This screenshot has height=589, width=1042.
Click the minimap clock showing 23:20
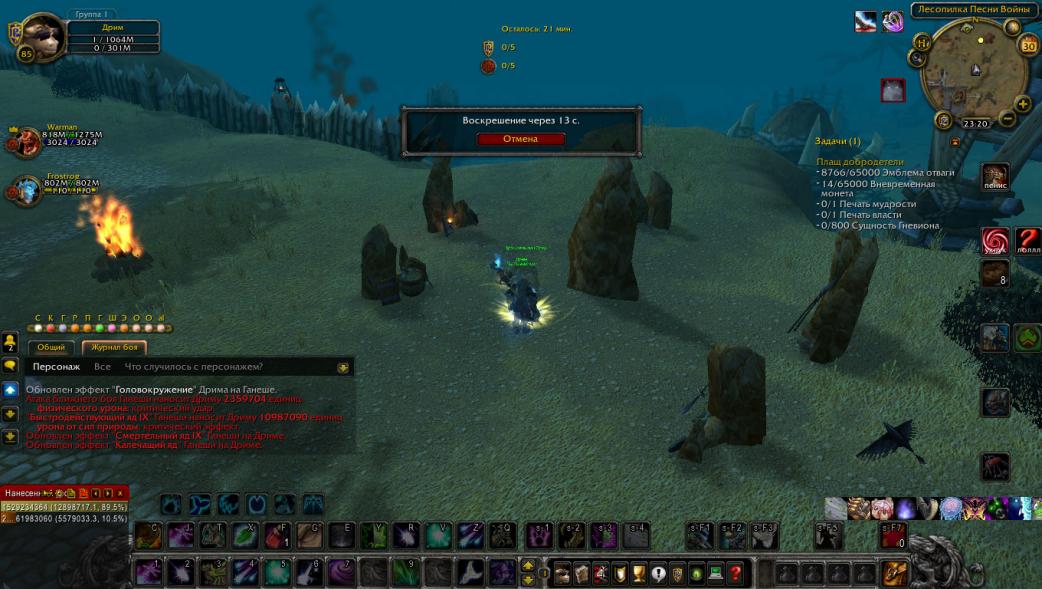point(975,124)
